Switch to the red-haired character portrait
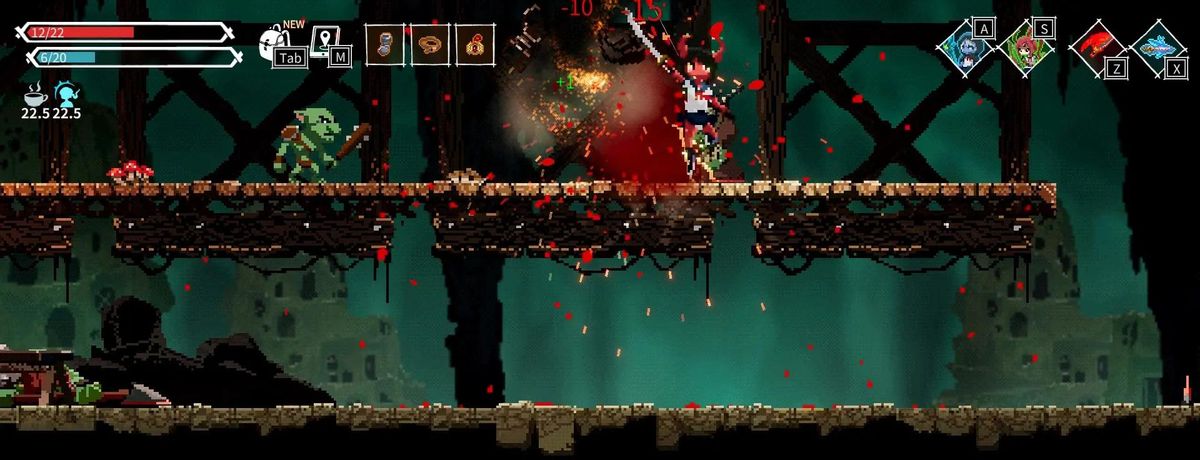Image resolution: width=1200 pixels, height=460 pixels. coord(1026,47)
